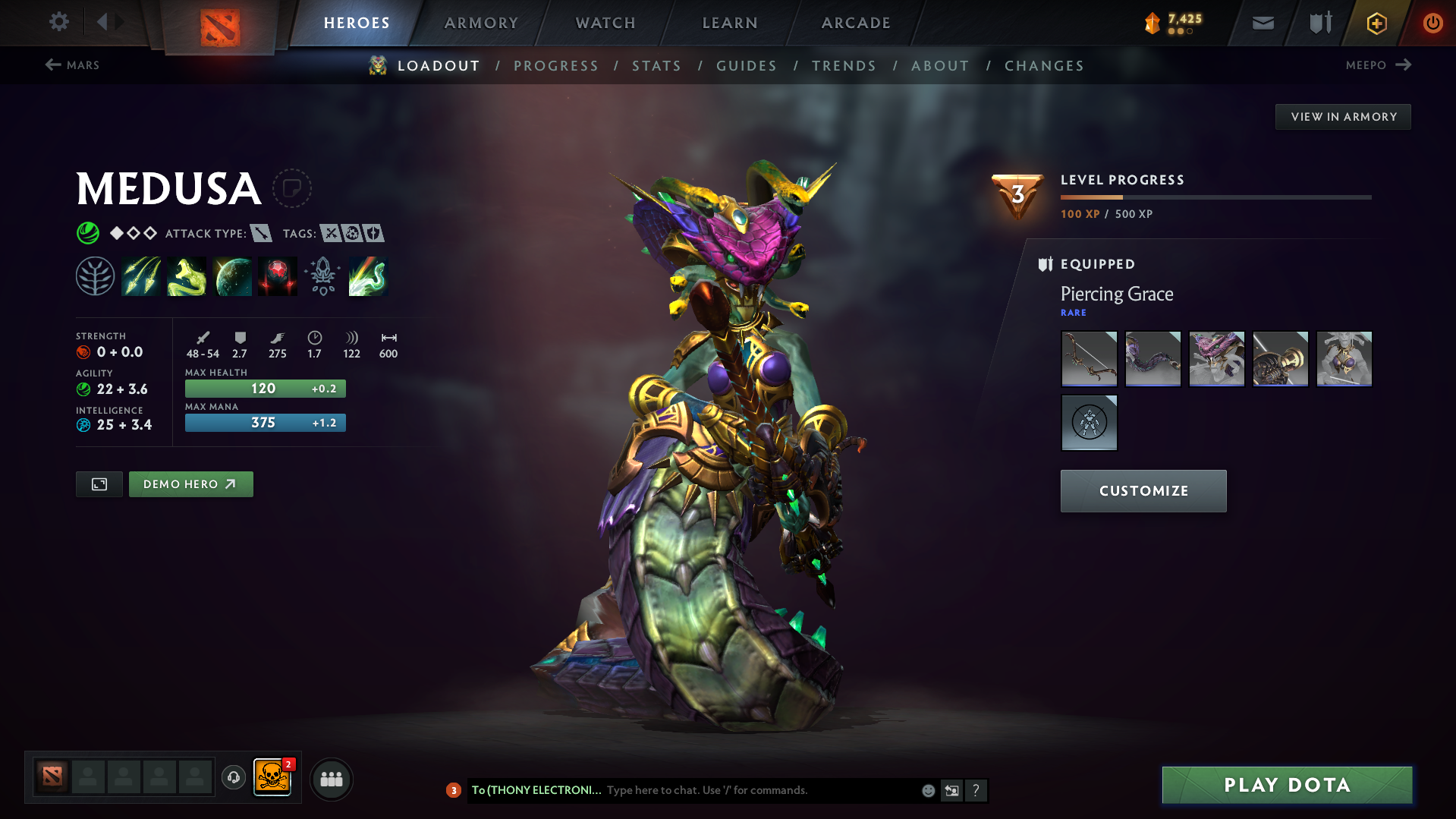Open the mail notifications icon

click(1262, 22)
